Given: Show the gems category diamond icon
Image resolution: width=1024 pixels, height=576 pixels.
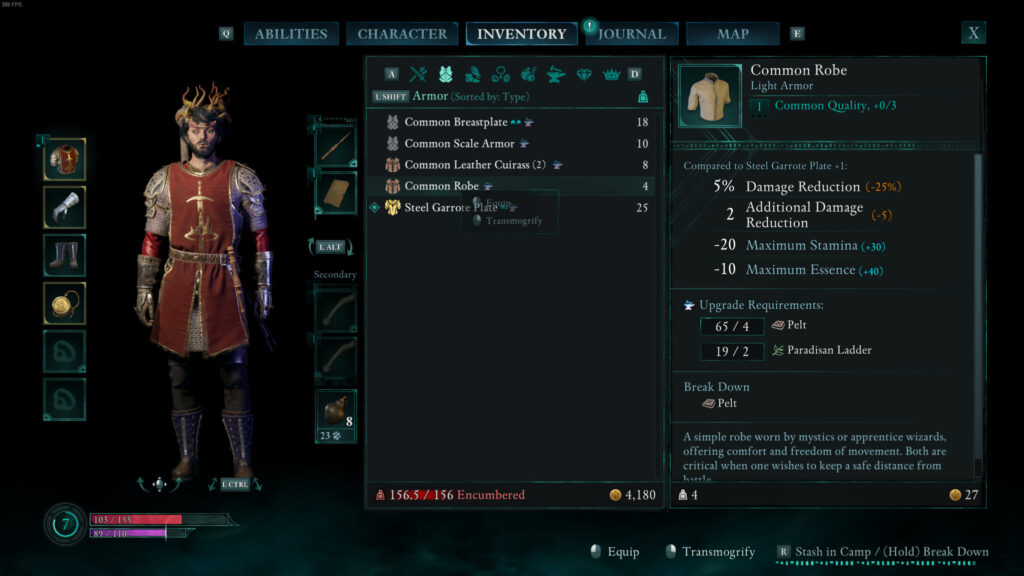Looking at the screenshot, I should (584, 74).
